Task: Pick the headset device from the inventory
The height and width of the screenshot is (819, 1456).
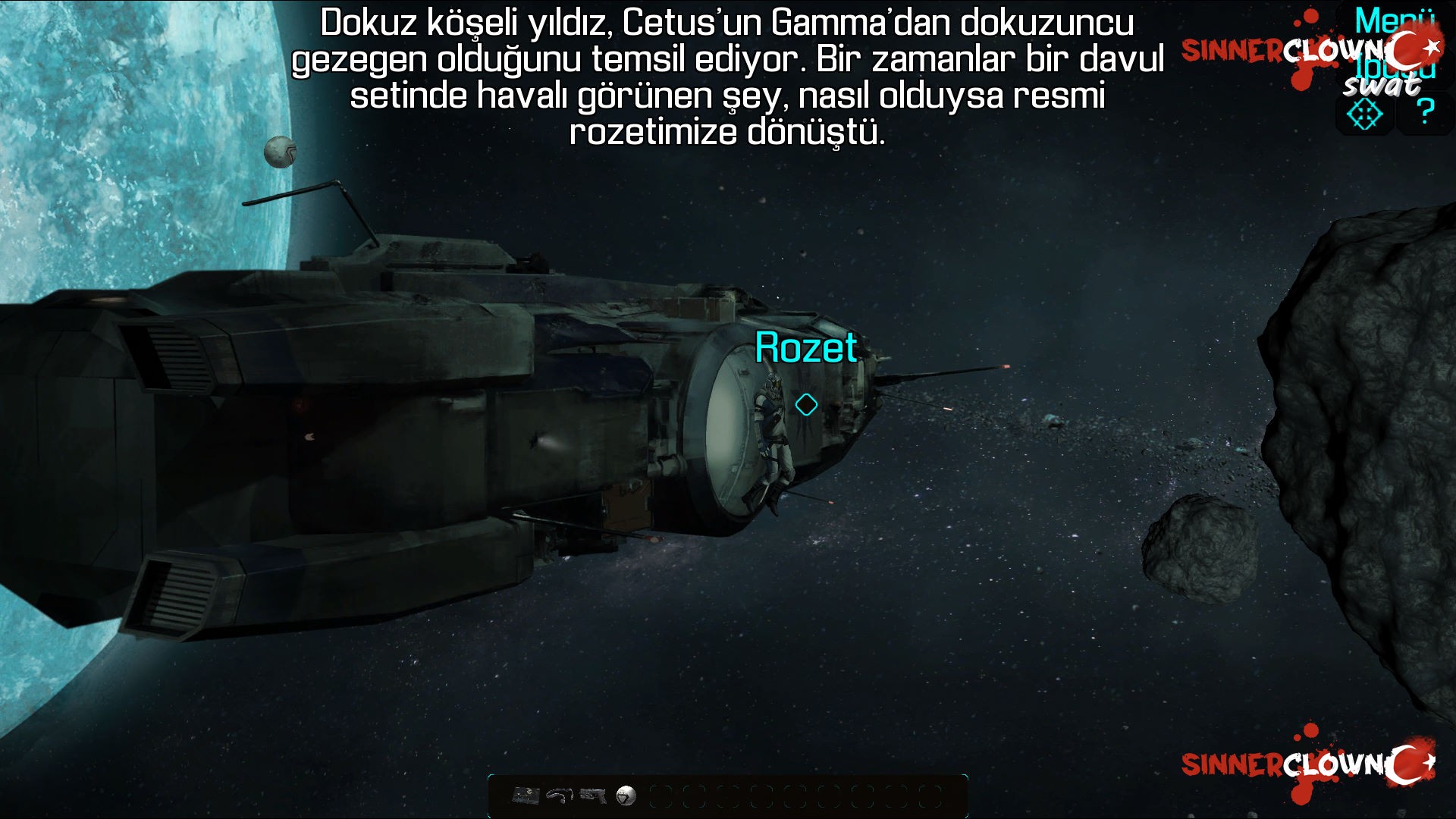Action: [559, 796]
